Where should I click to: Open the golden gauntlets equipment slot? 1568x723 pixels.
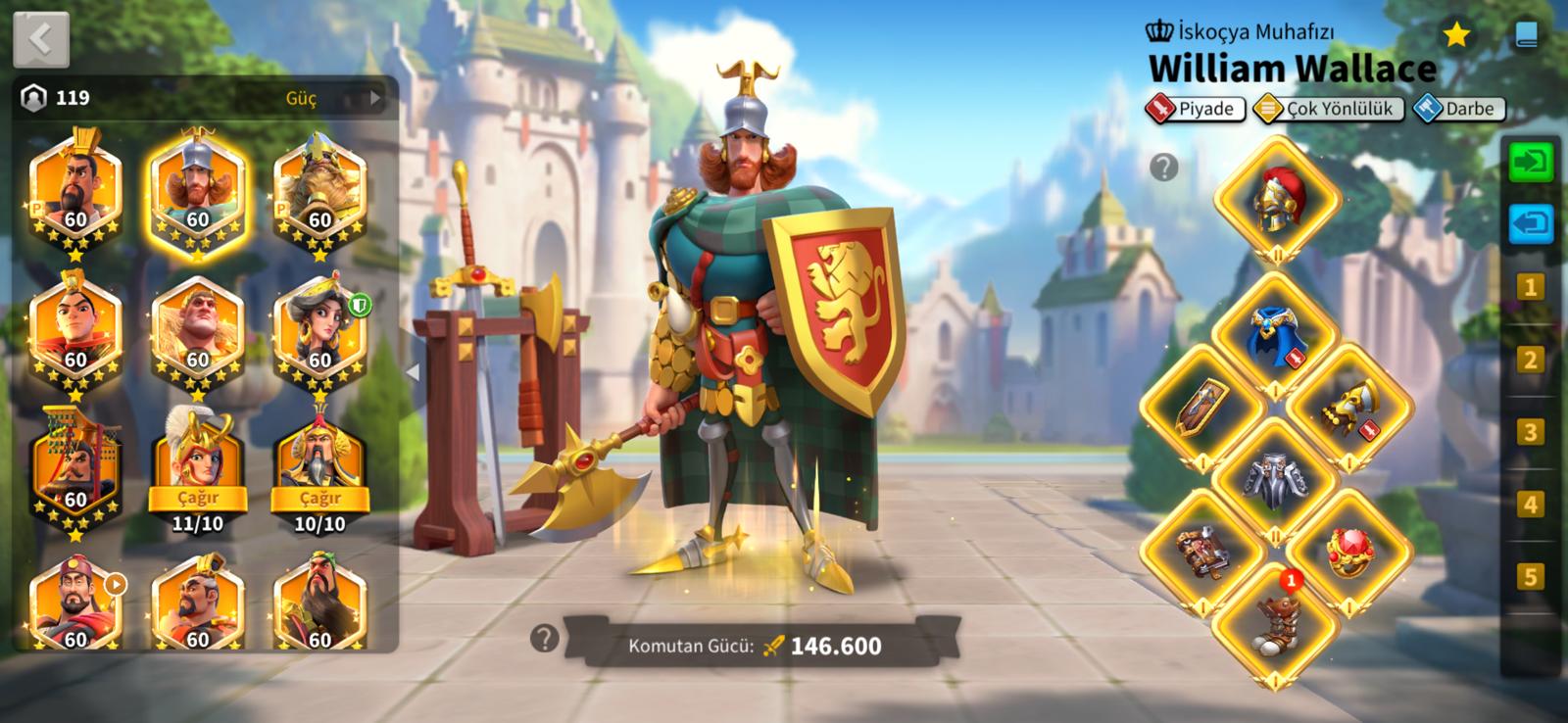pyautogui.click(x=1348, y=408)
